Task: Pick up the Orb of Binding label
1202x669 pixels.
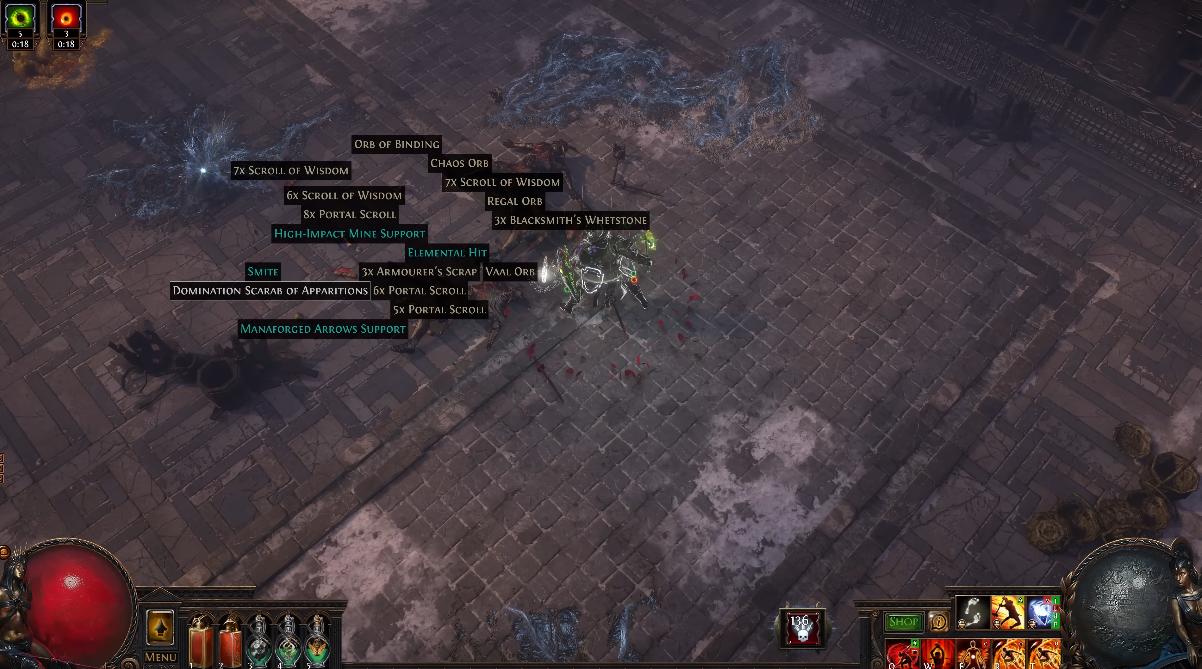Action: point(396,144)
